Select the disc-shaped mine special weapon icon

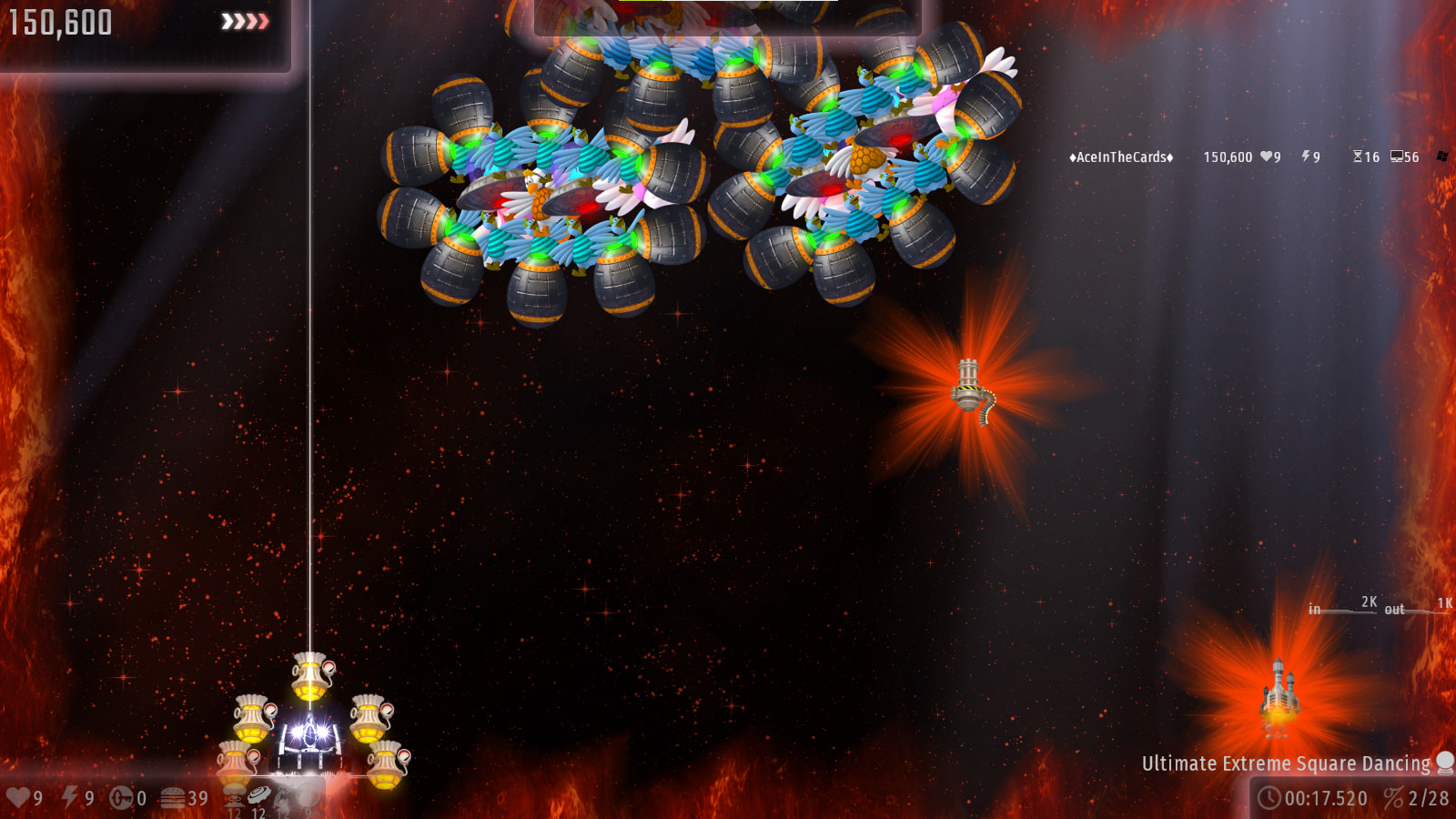[x=259, y=794]
